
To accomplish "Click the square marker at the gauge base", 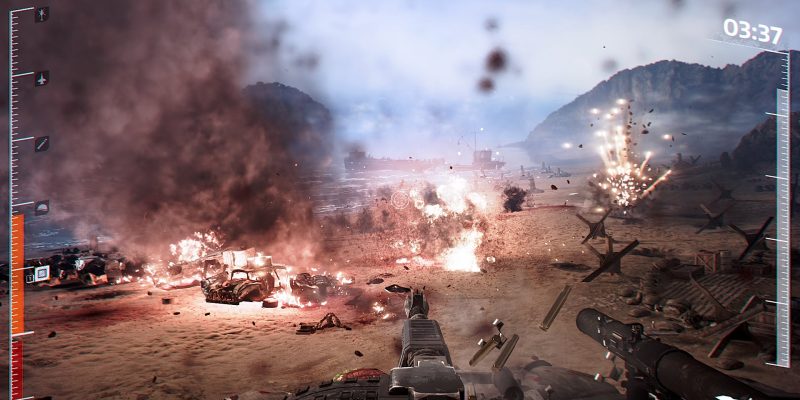I will [x=41, y=273].
